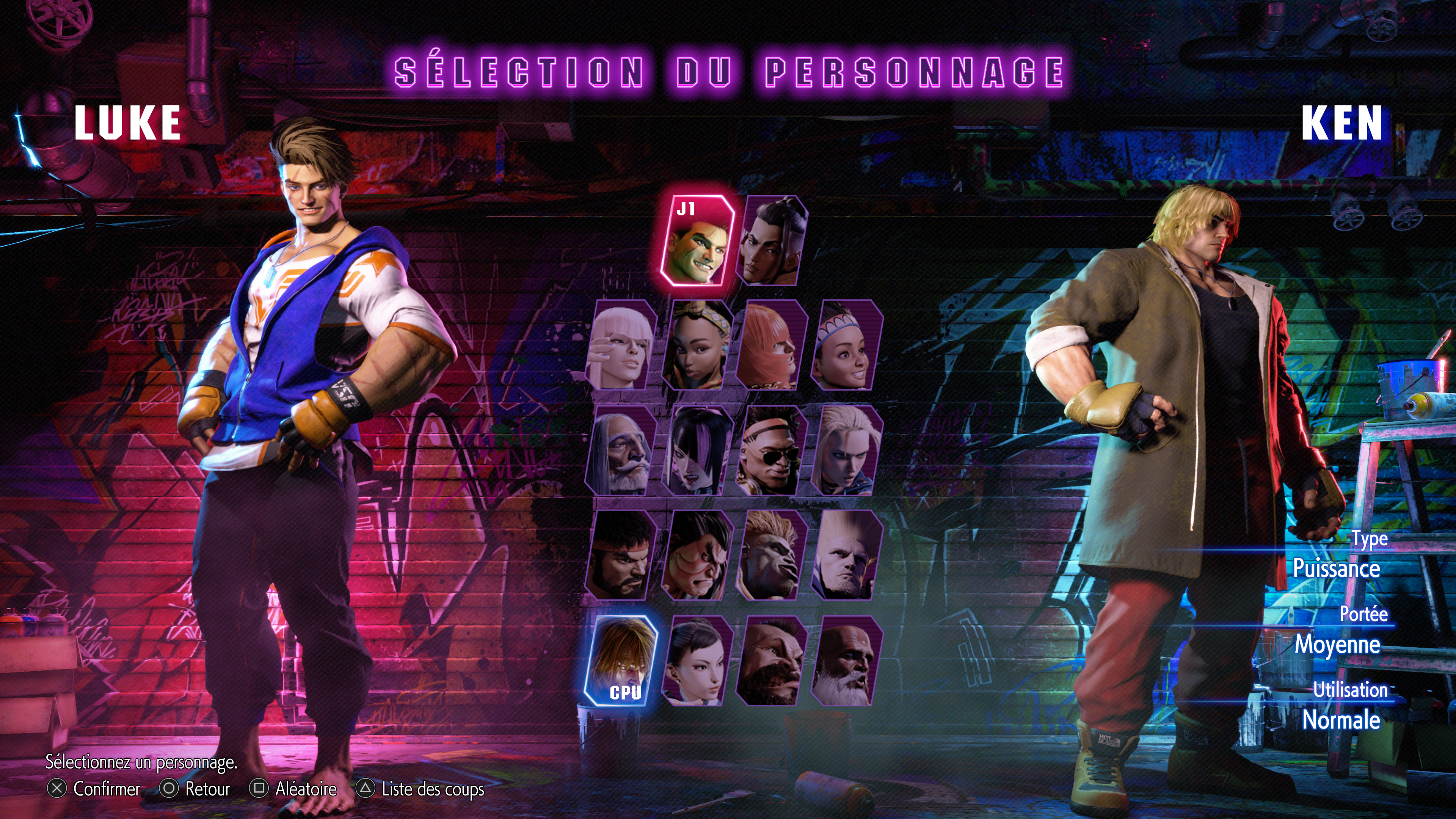Pick Manon, the pale blonde fighter
The width and height of the screenshot is (1456, 819).
click(x=621, y=345)
